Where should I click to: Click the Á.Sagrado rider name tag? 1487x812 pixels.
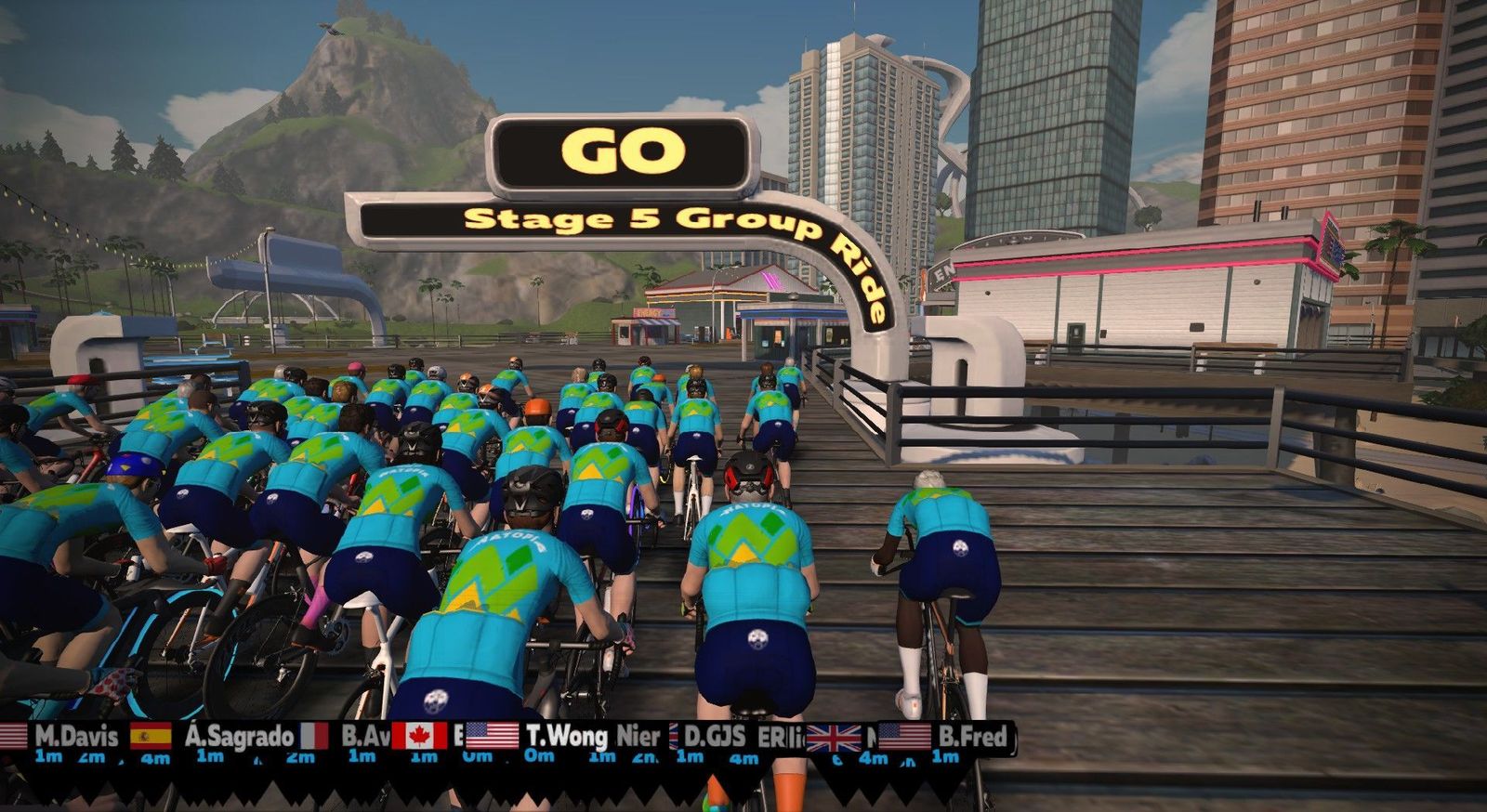239,737
